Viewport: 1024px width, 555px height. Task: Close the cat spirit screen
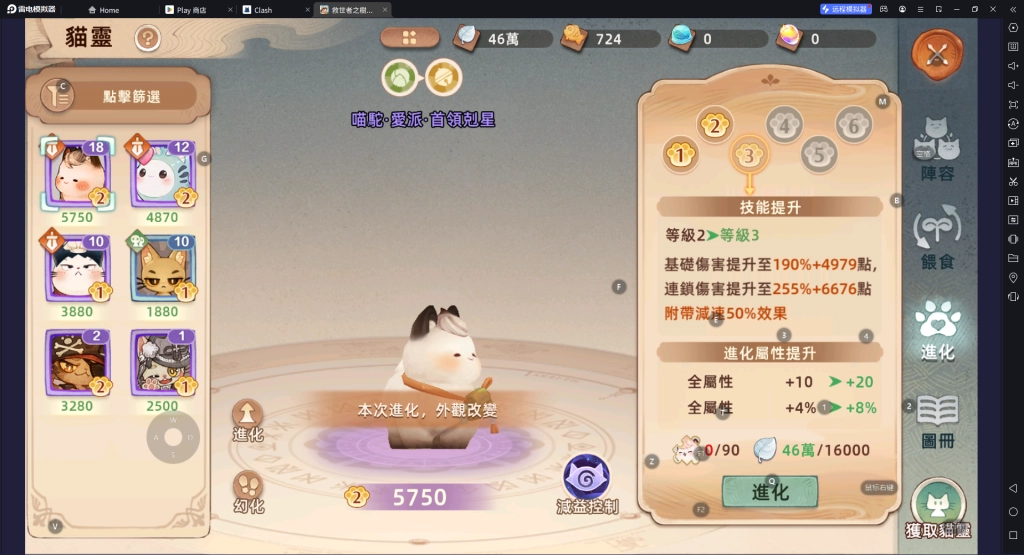[x=937, y=56]
